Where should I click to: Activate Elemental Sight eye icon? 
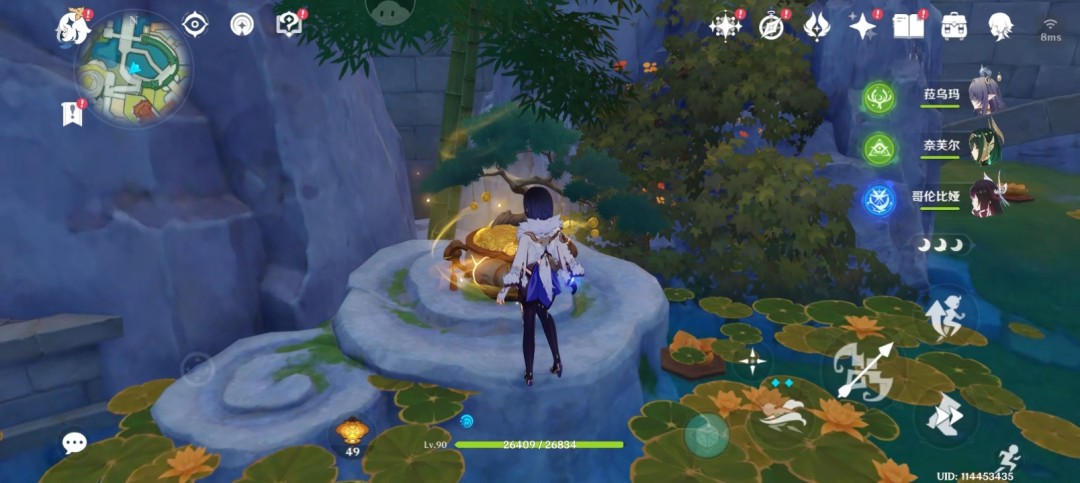click(x=195, y=24)
